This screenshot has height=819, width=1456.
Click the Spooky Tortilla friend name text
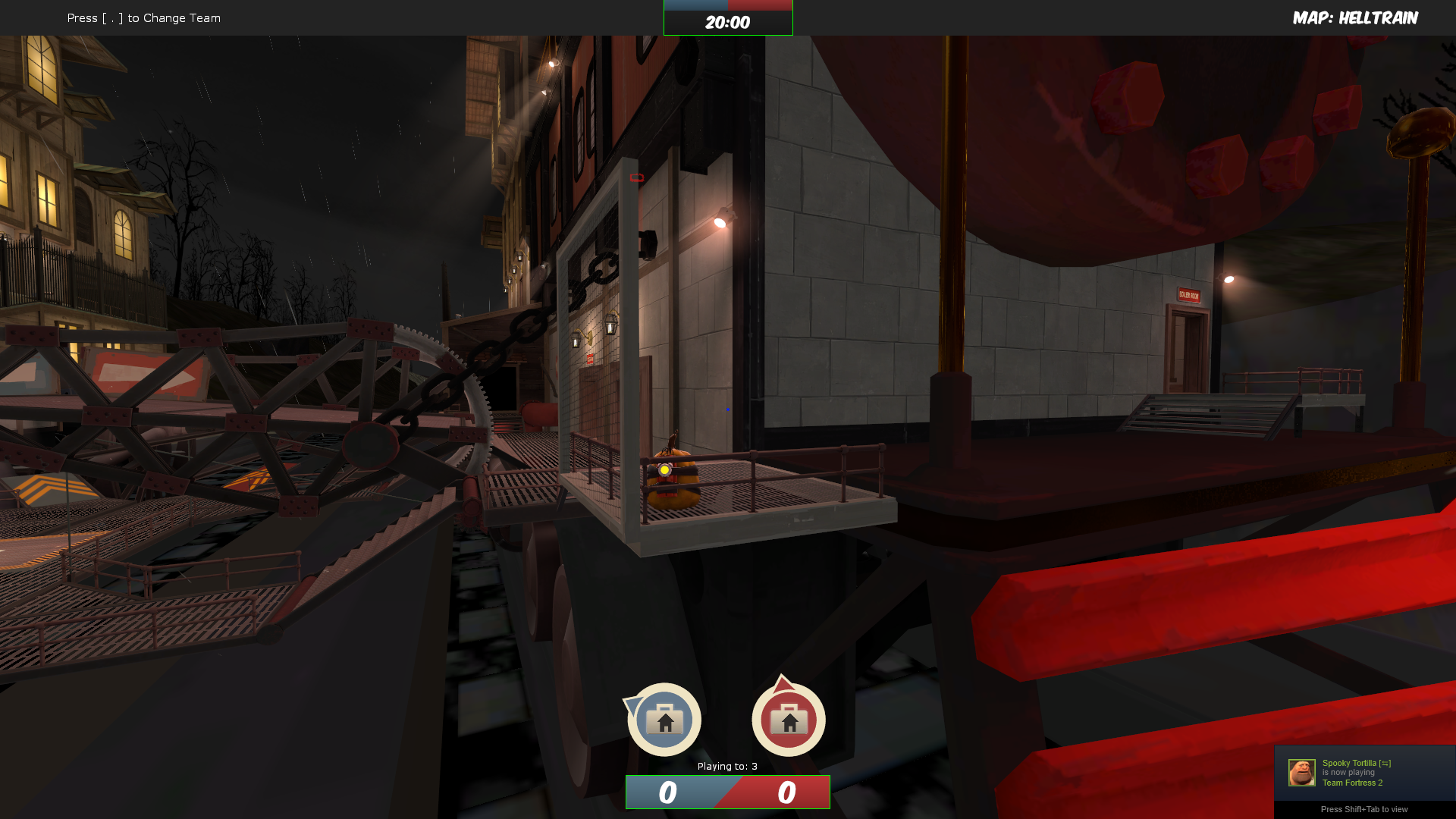tap(1349, 762)
